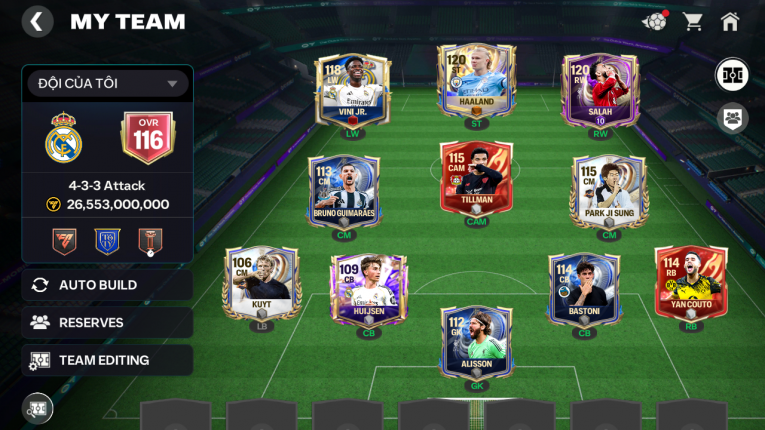Select the Haaland striker card
The height and width of the screenshot is (430, 765).
[476, 82]
